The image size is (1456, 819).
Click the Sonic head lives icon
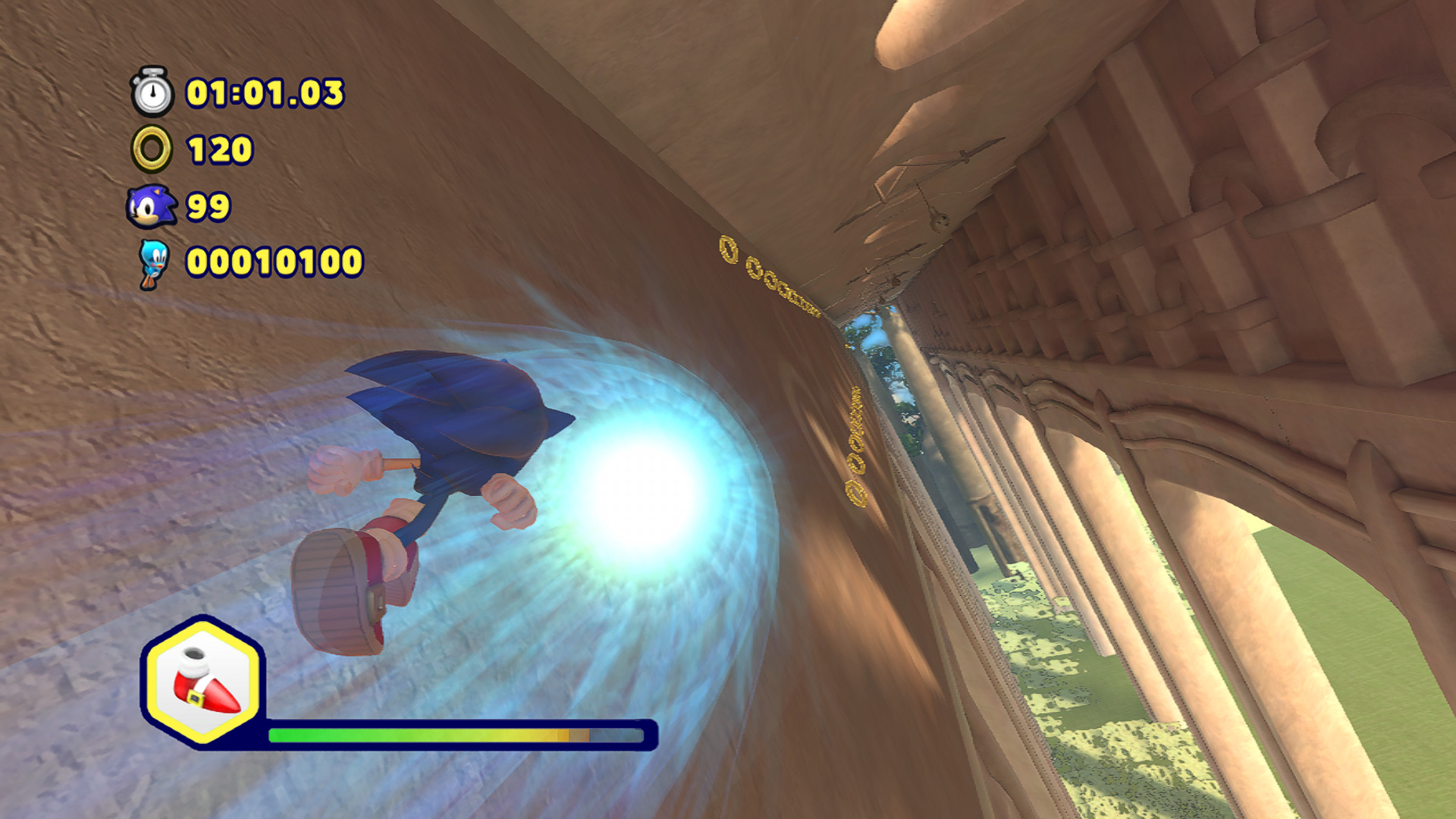150,206
